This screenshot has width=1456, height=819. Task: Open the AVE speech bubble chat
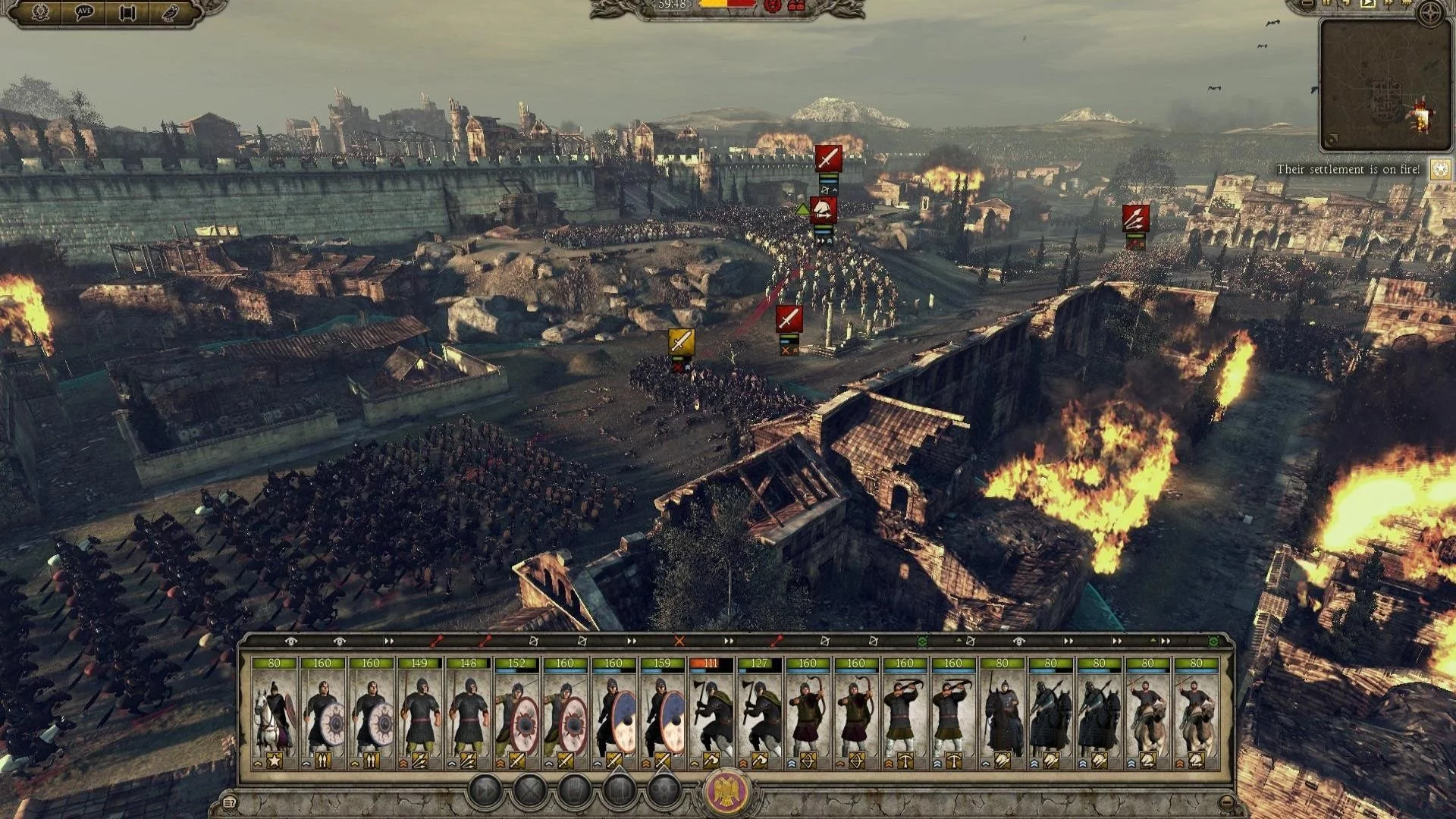click(x=83, y=12)
